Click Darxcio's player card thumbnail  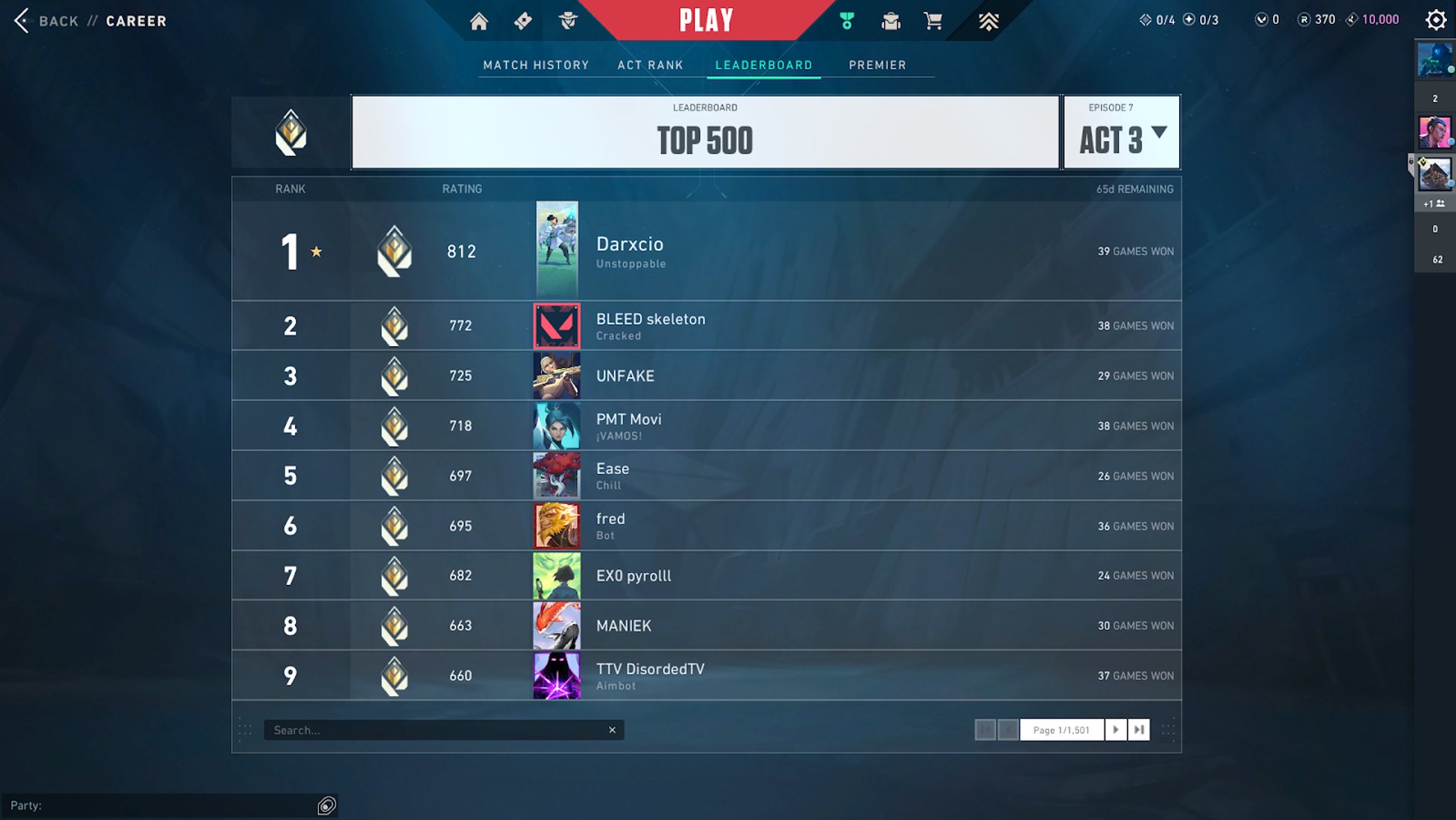[556, 251]
